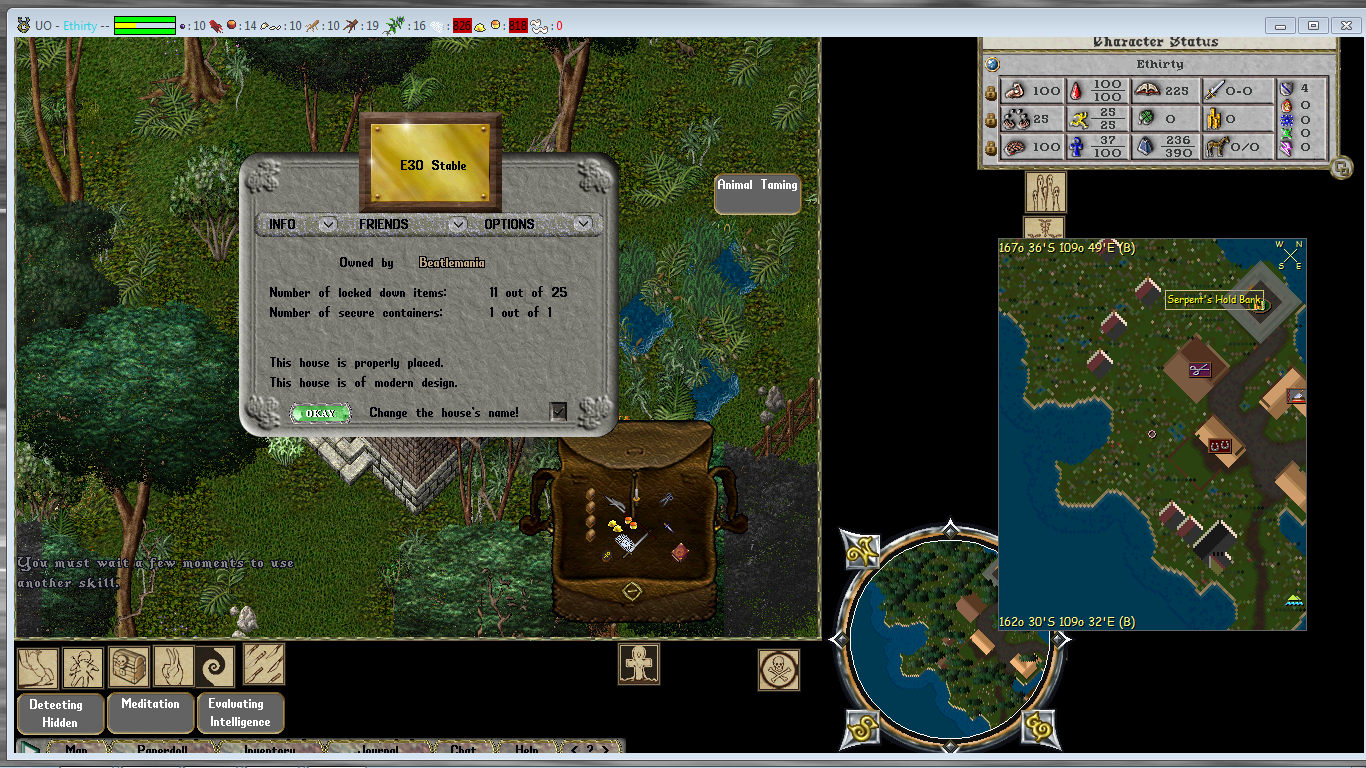Click the ankh resurrection icon

point(638,665)
